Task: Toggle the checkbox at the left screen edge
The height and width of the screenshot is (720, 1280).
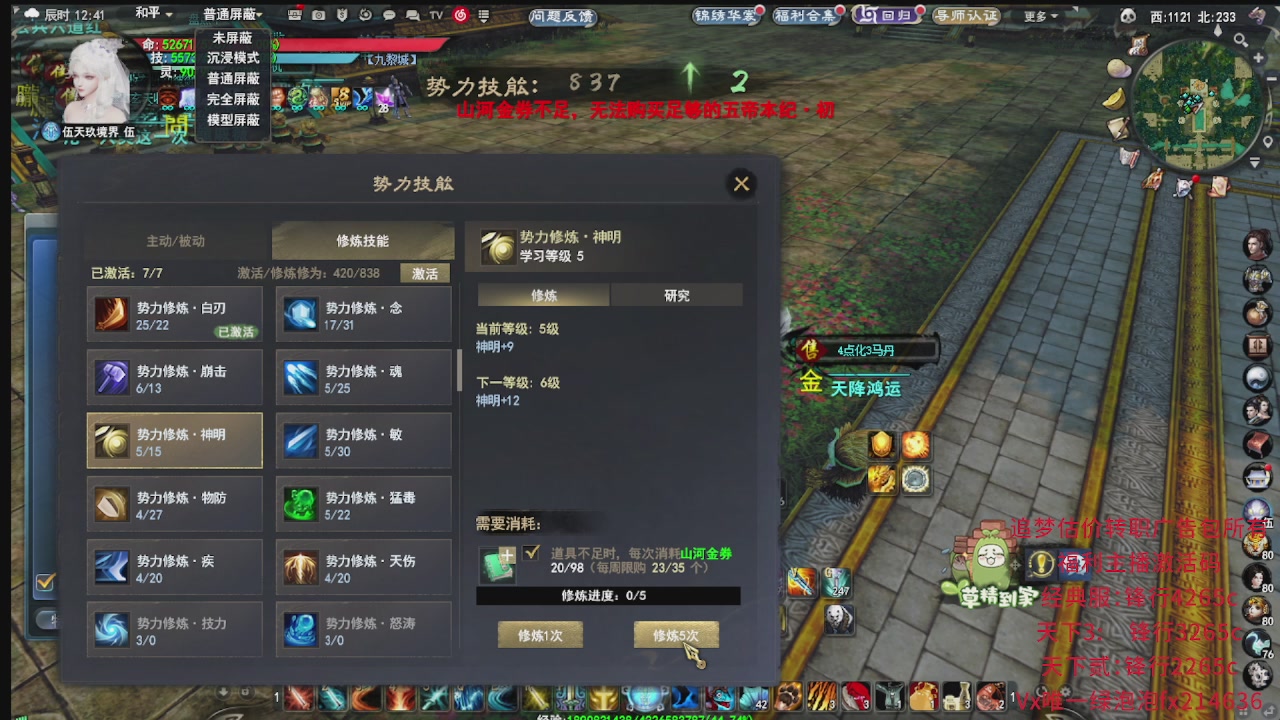Action: [44, 581]
